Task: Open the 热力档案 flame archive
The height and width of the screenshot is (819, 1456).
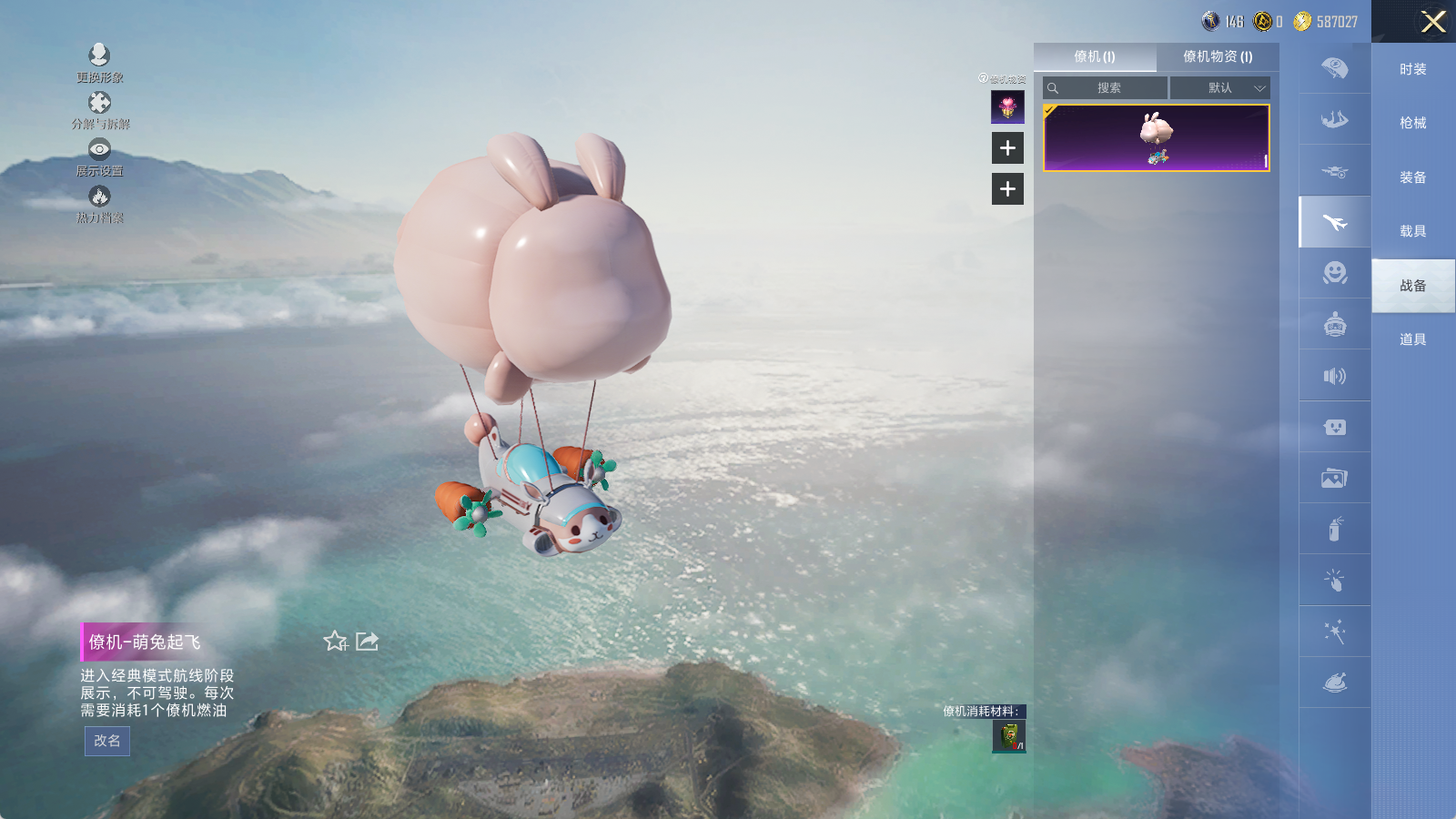Action: tap(99, 203)
